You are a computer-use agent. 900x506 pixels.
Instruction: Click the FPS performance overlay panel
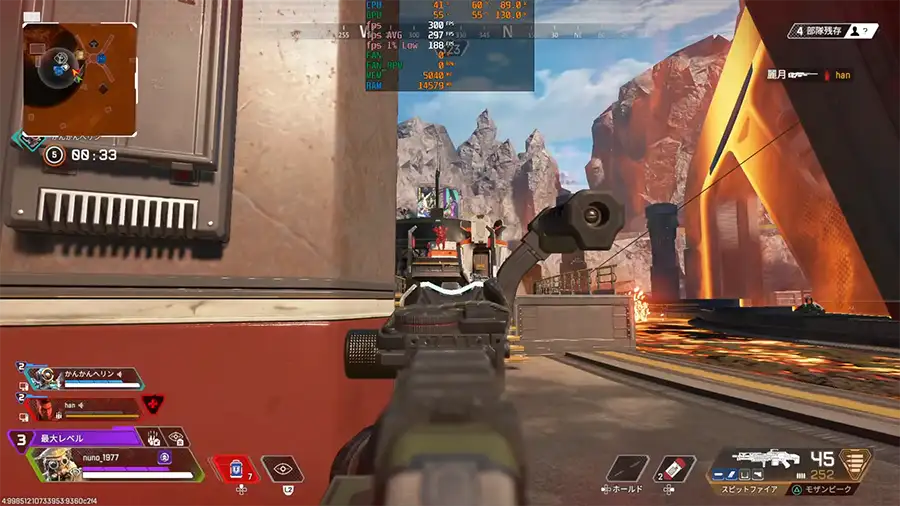pos(449,45)
